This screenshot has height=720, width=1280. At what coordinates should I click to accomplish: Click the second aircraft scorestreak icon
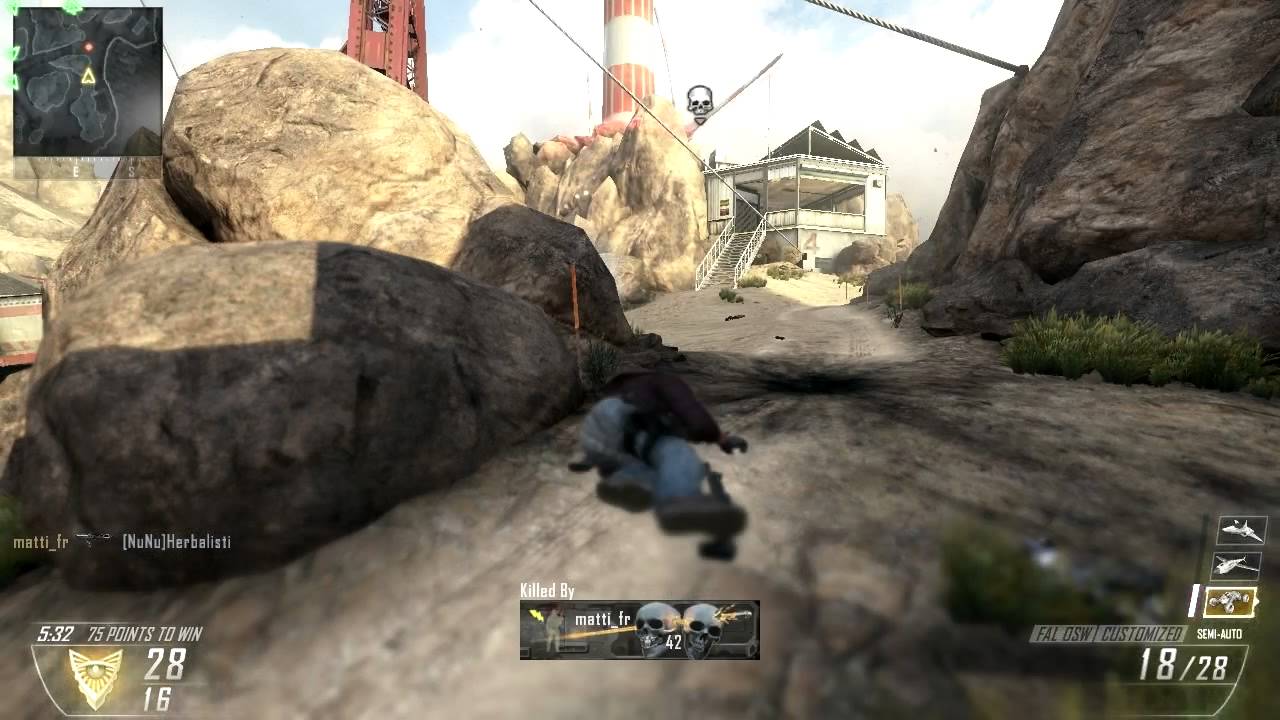click(x=1238, y=565)
